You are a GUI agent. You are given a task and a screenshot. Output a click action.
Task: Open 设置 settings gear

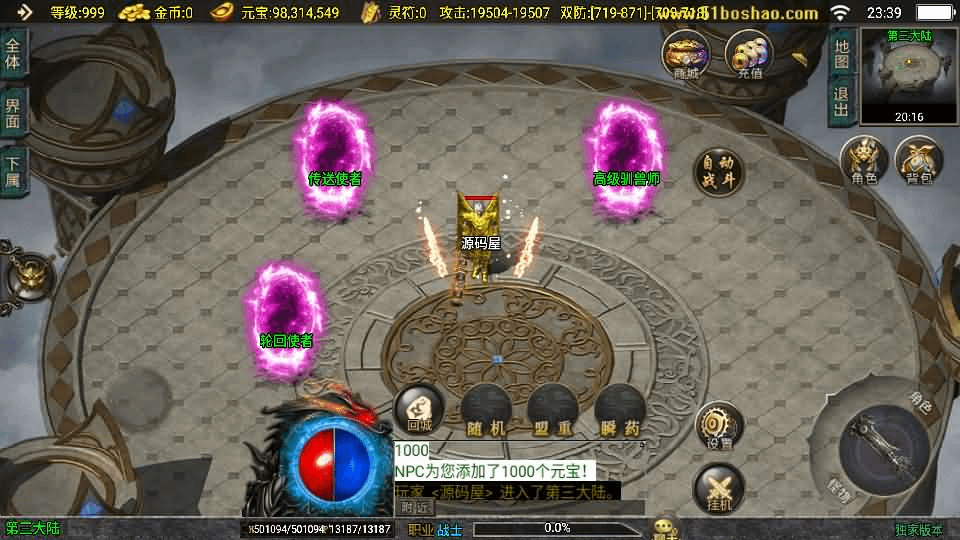coord(718,425)
